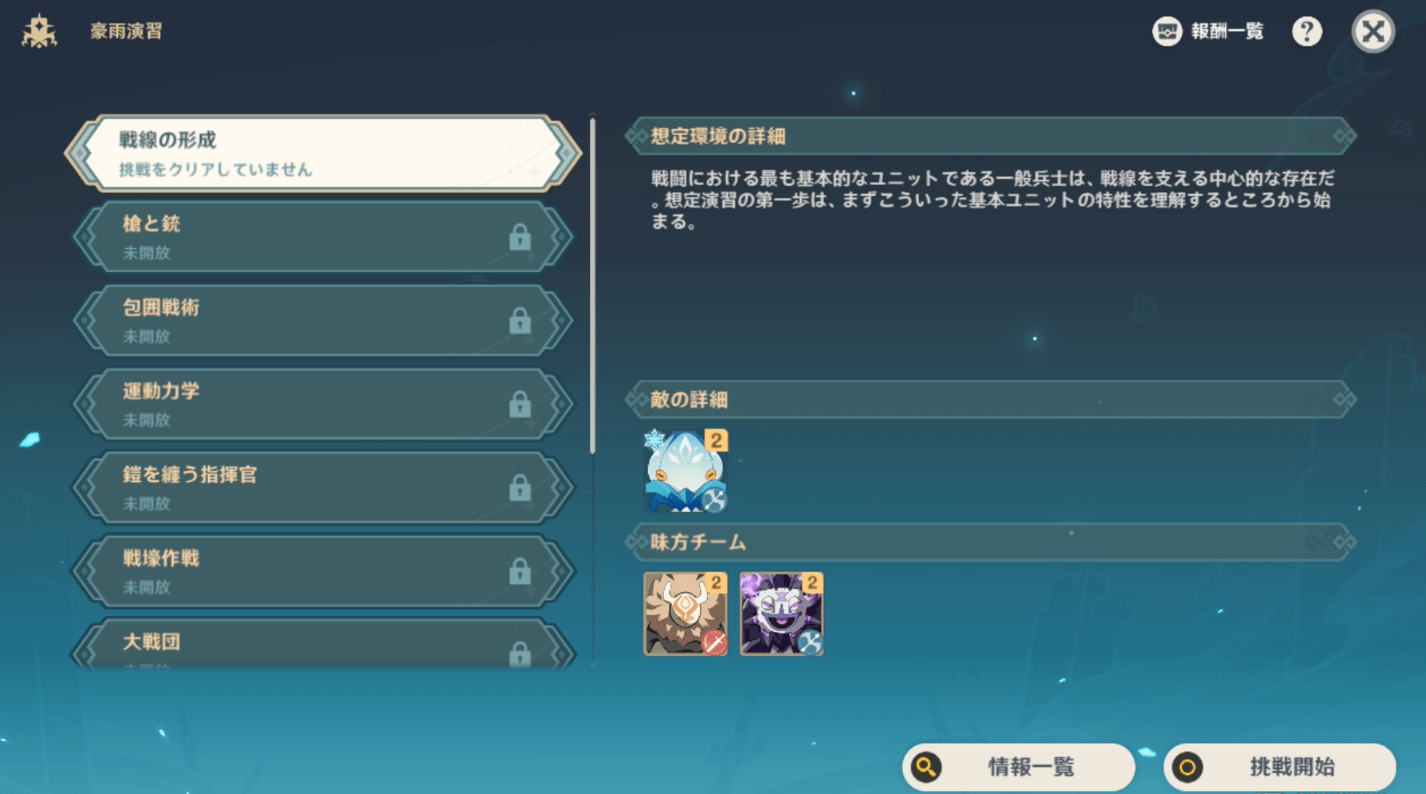Image resolution: width=1426 pixels, height=794 pixels.
Task: Open the 情報一覧 information list
Action: [1018, 767]
